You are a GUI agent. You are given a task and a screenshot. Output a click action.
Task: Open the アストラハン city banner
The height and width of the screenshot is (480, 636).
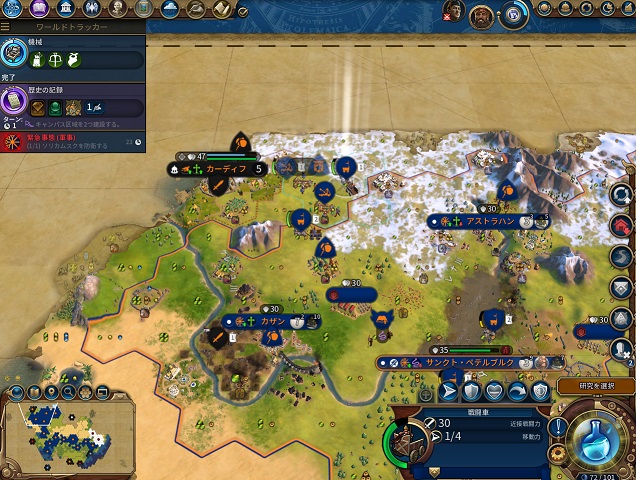(488, 220)
